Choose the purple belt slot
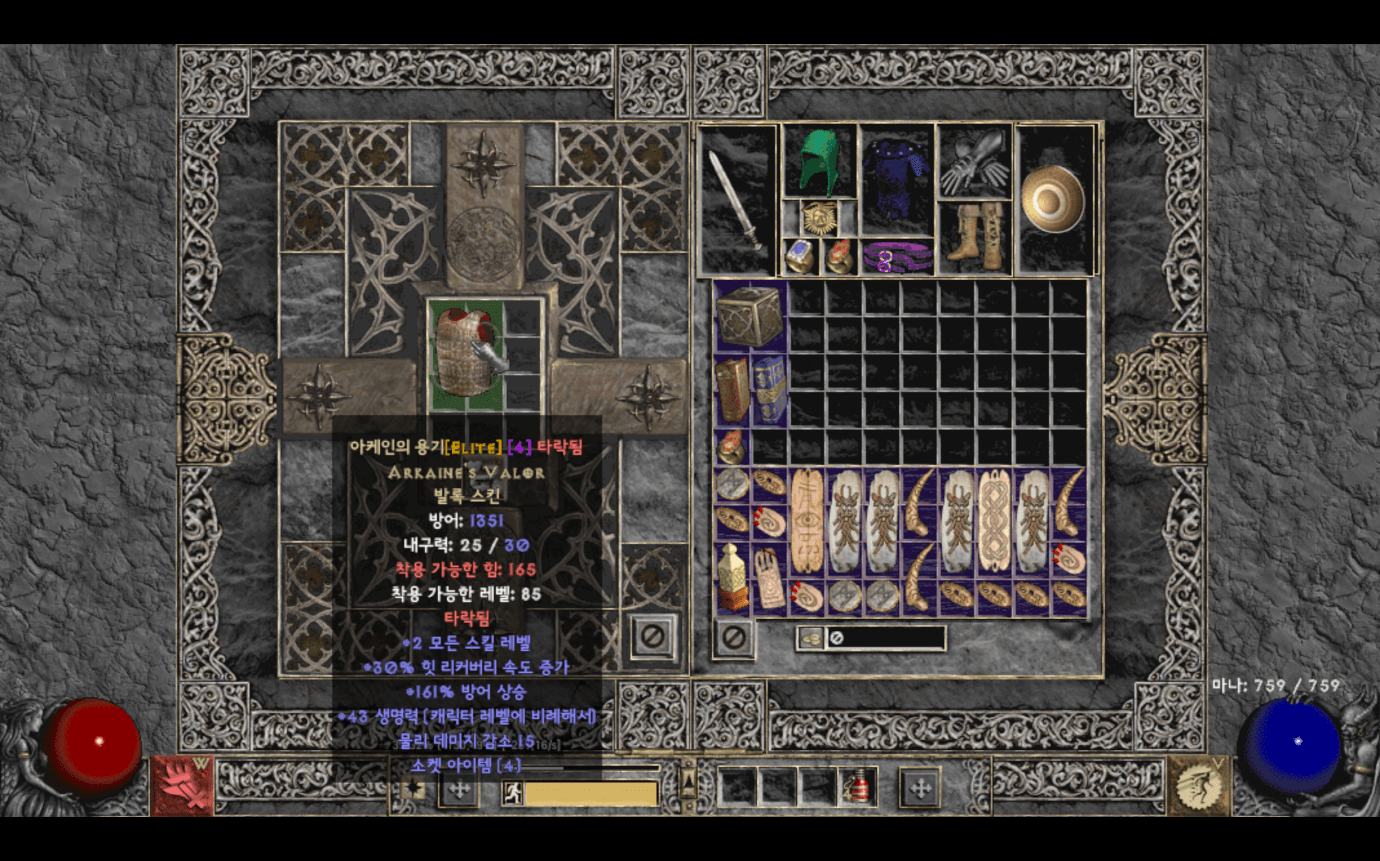This screenshot has width=1380, height=861. [x=896, y=257]
